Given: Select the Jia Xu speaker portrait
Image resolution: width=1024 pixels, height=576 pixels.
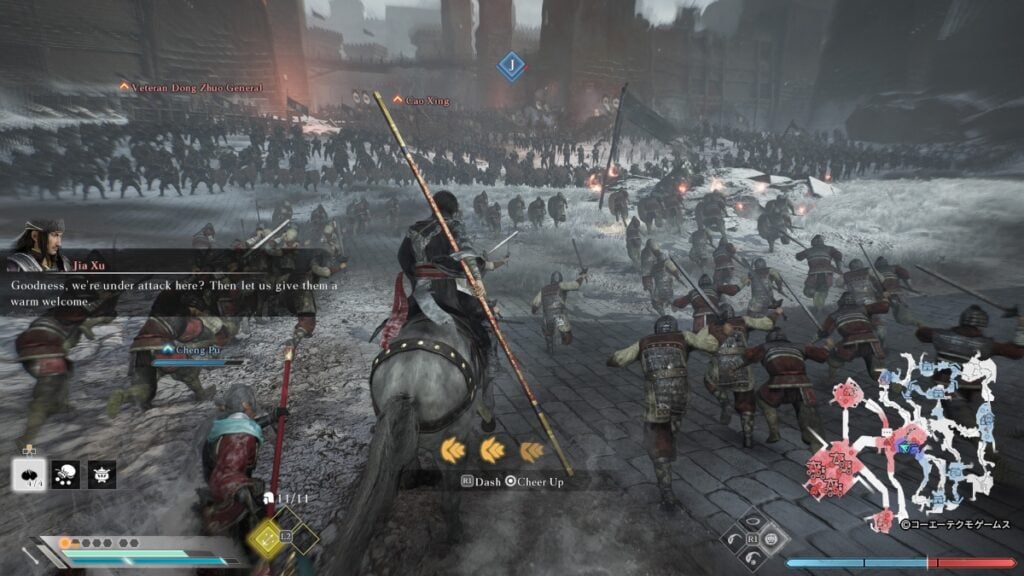Looking at the screenshot, I should (x=38, y=245).
